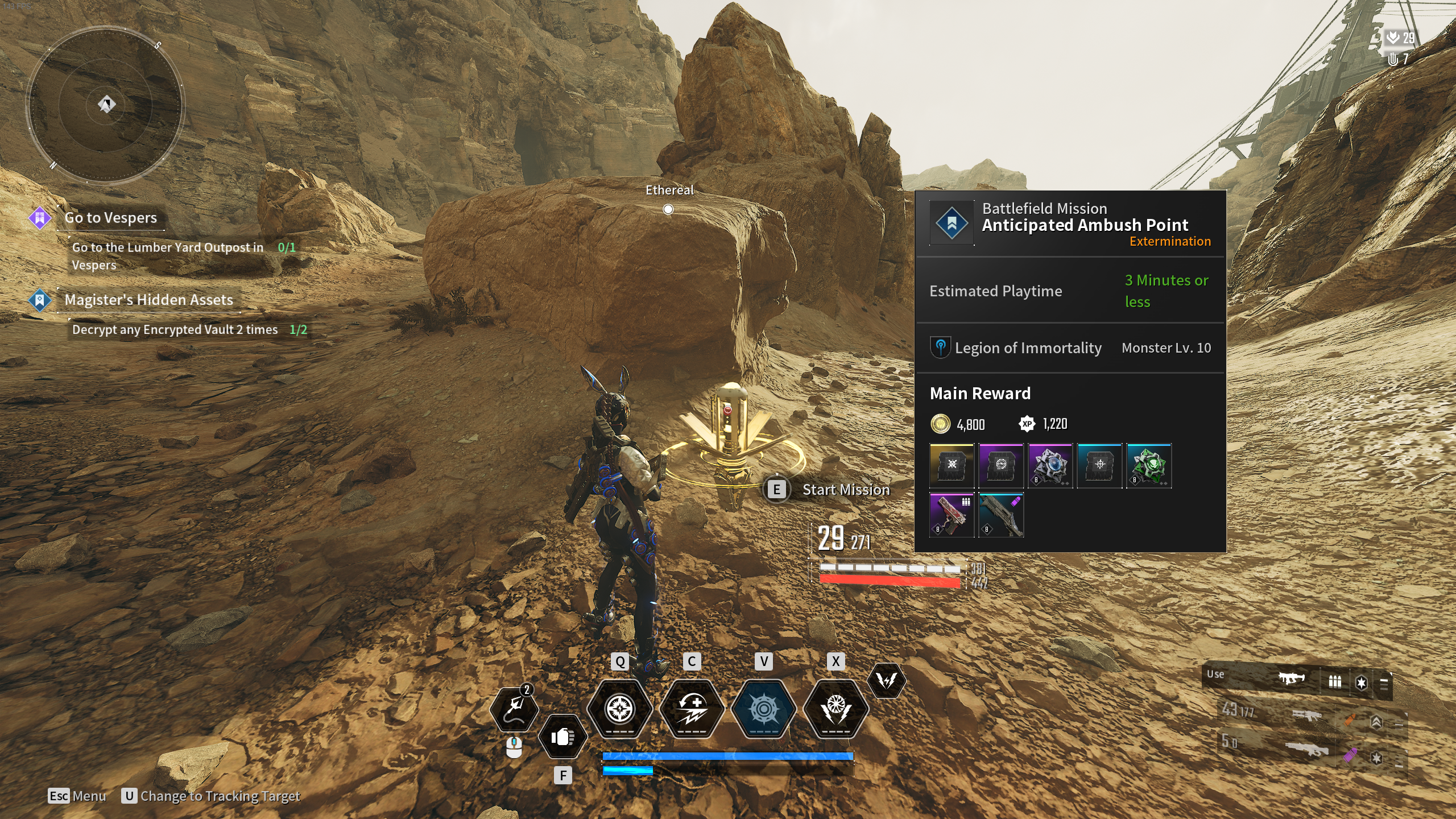The image size is (1456, 819).
Task: Inspect the blue-tier shotgun reward
Action: pyautogui.click(x=1001, y=515)
